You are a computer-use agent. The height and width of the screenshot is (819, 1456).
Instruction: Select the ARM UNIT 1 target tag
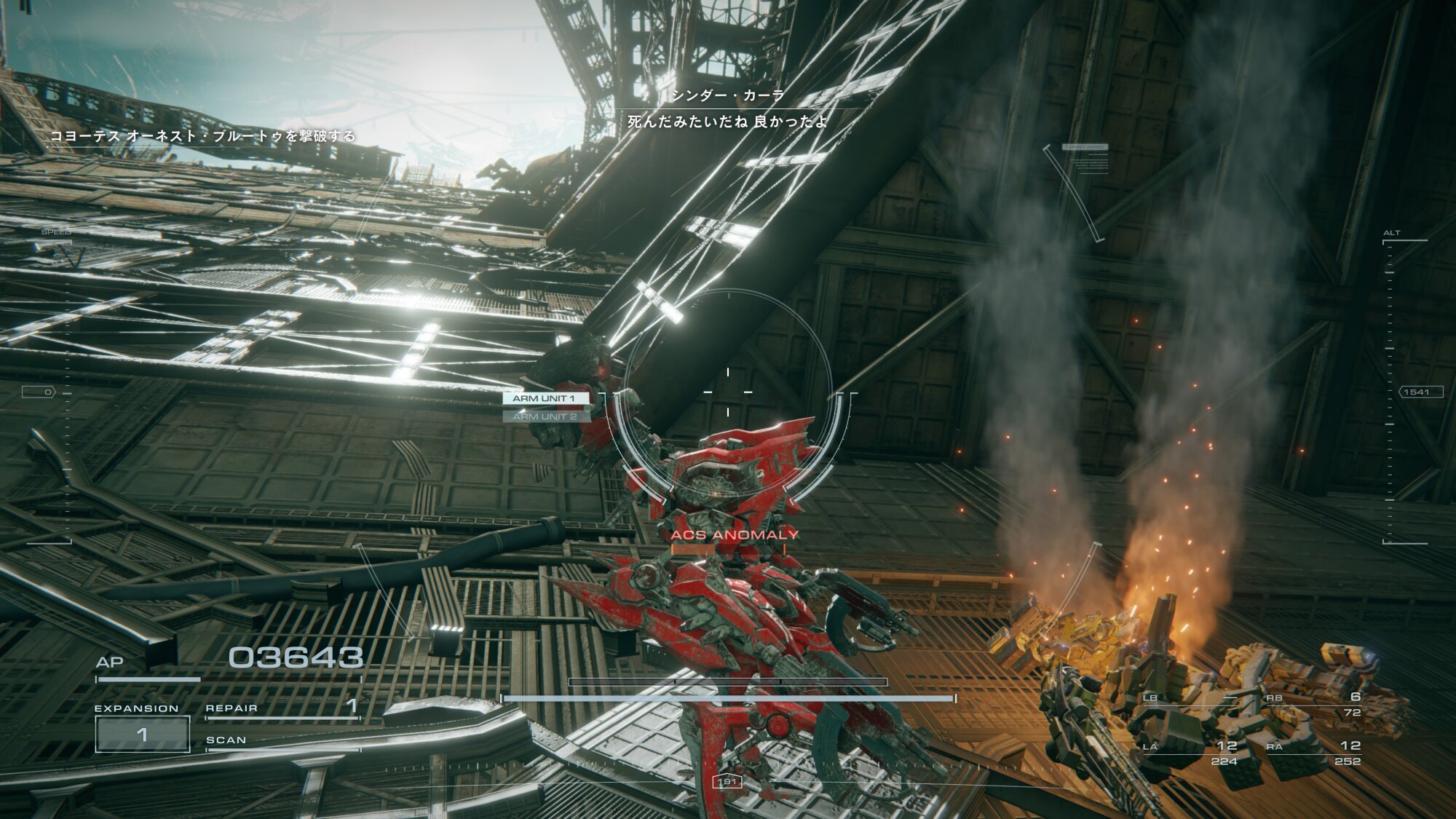pyautogui.click(x=545, y=398)
